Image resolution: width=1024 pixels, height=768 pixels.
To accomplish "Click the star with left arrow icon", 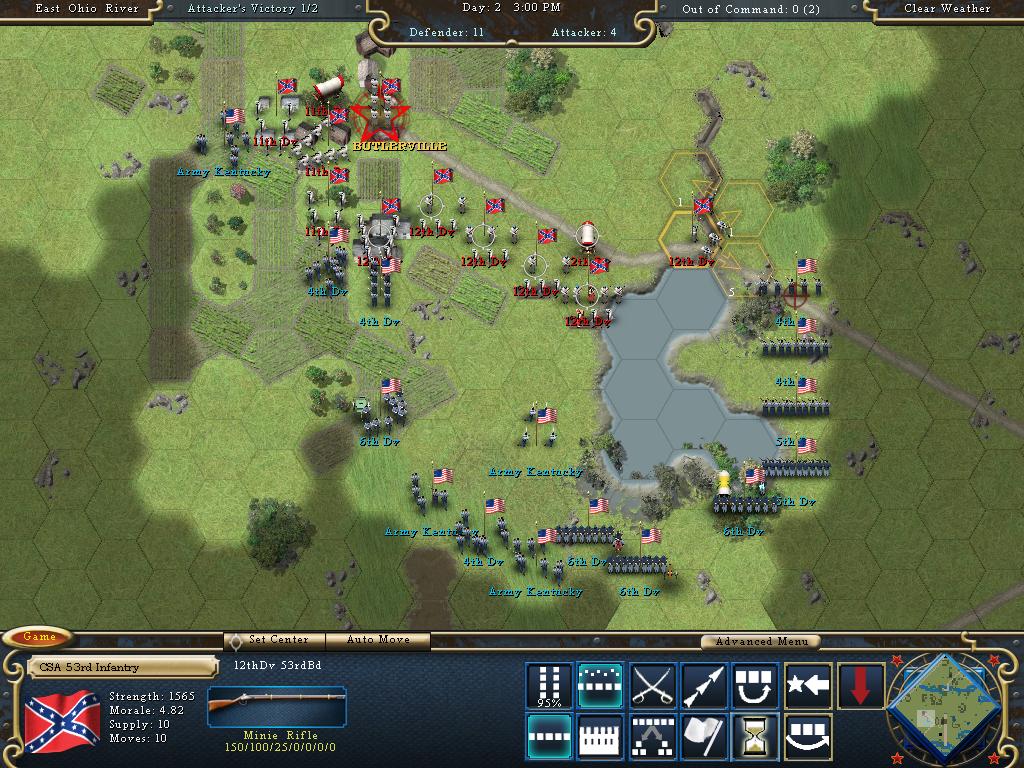I will pyautogui.click(x=808, y=686).
